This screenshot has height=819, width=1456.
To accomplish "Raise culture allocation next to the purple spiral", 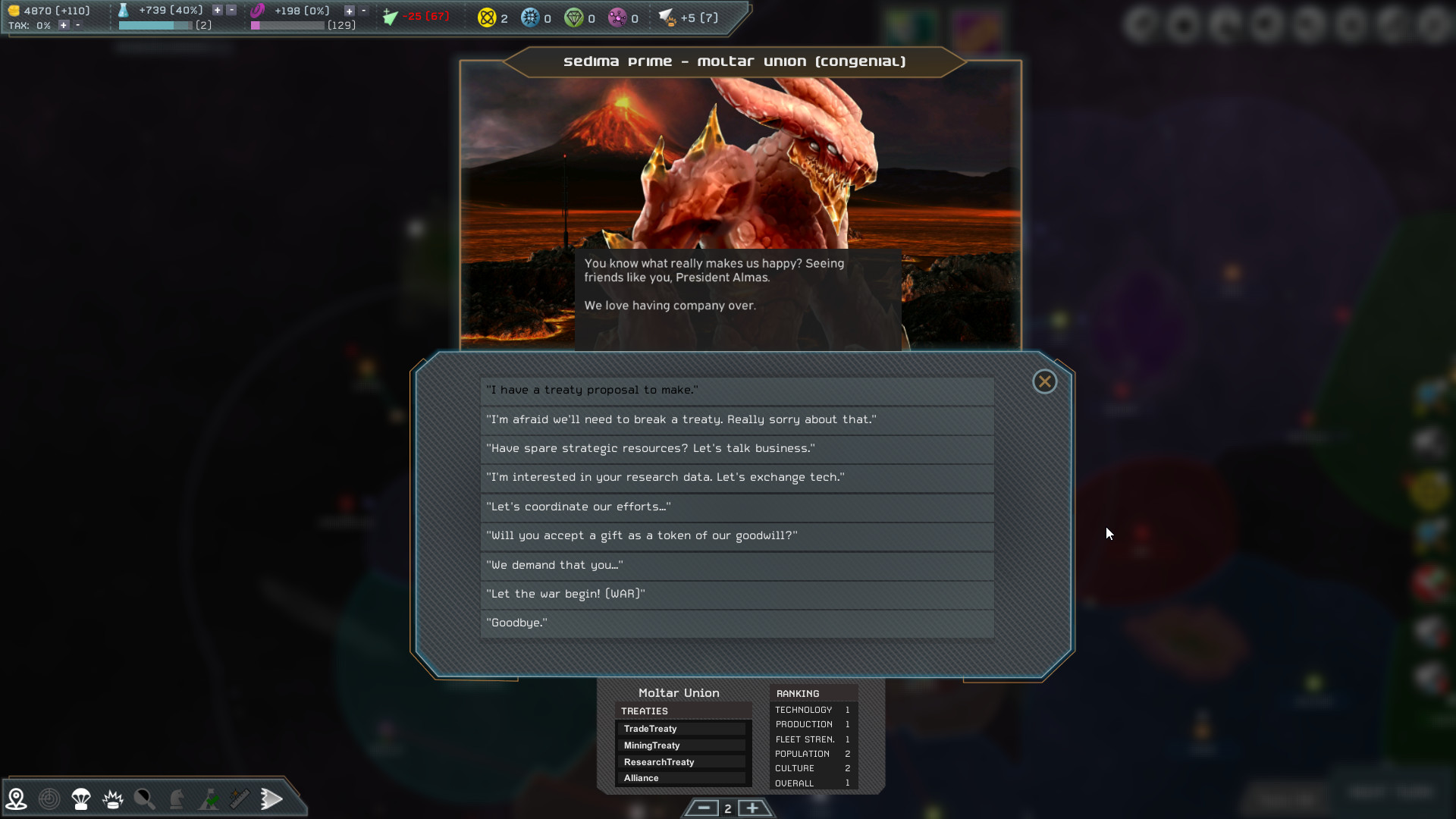I will pyautogui.click(x=349, y=11).
